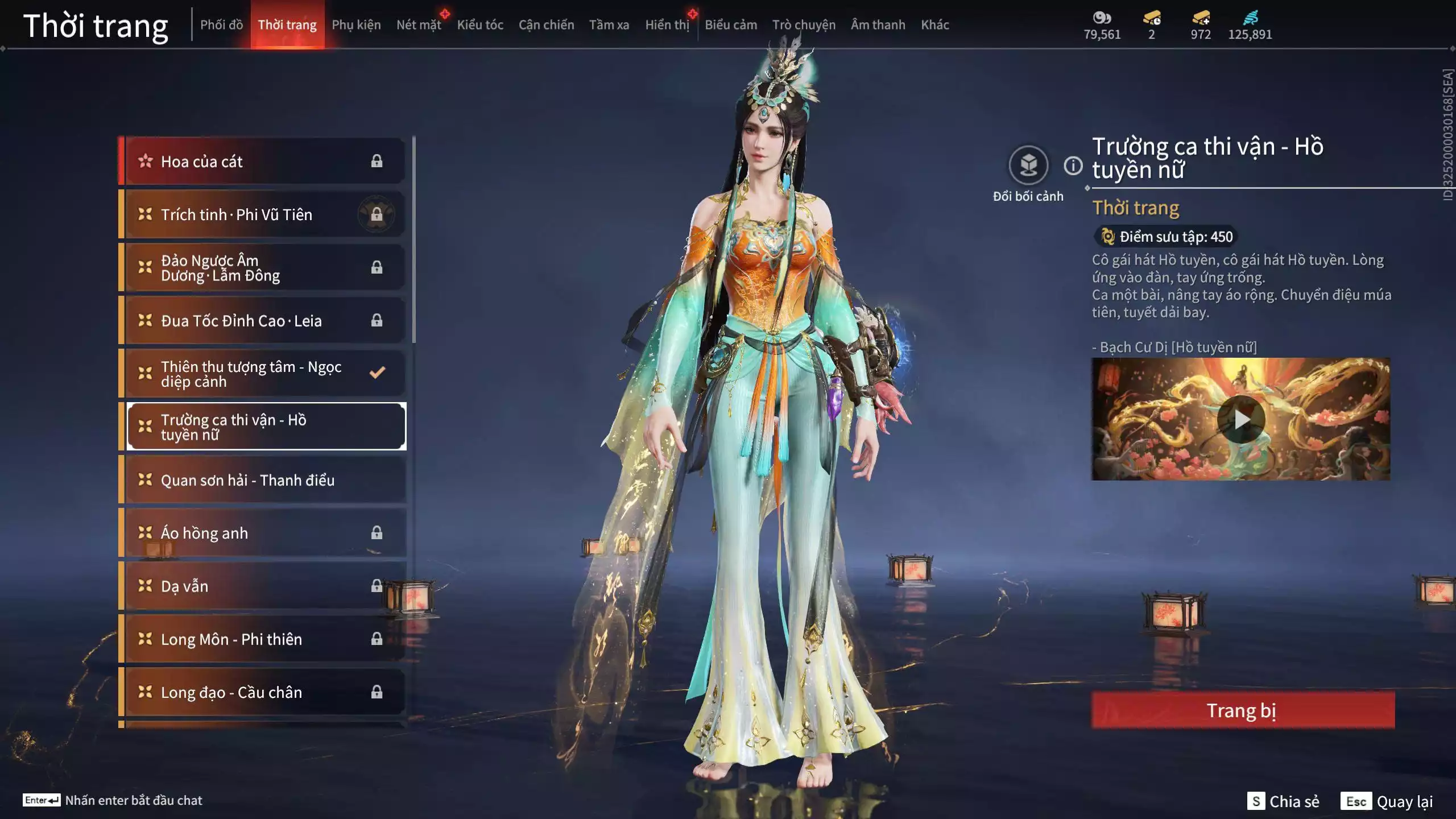Switch to the Phụ kiện tab
This screenshot has height=819, width=1456.
(x=357, y=25)
